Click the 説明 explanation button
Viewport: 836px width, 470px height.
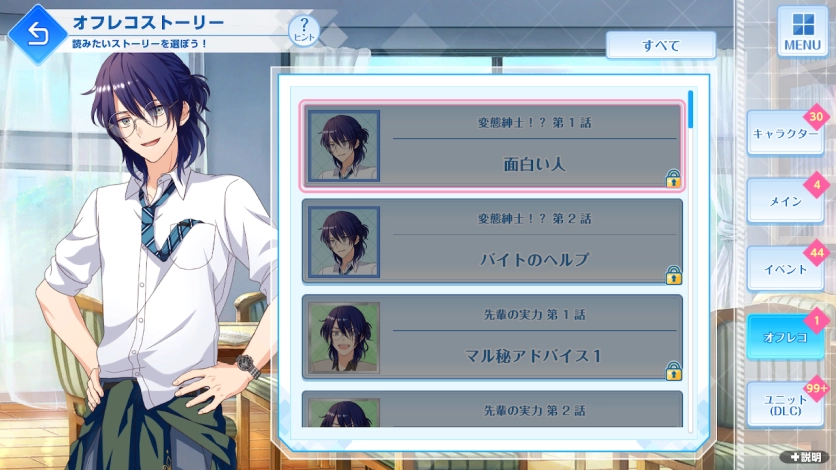pyautogui.click(x=805, y=457)
